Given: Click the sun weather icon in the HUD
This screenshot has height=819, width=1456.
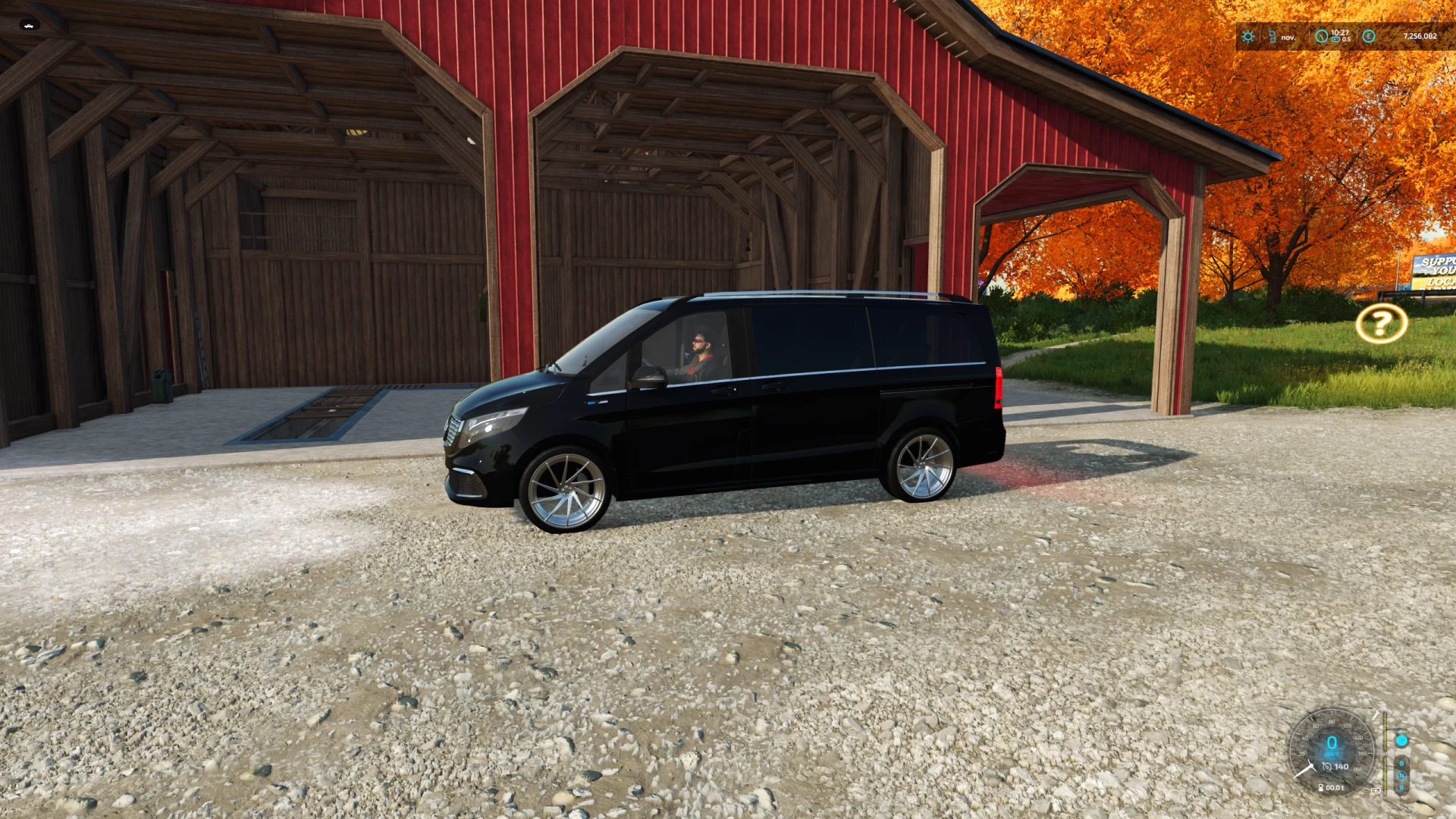Looking at the screenshot, I should coord(1247,36).
